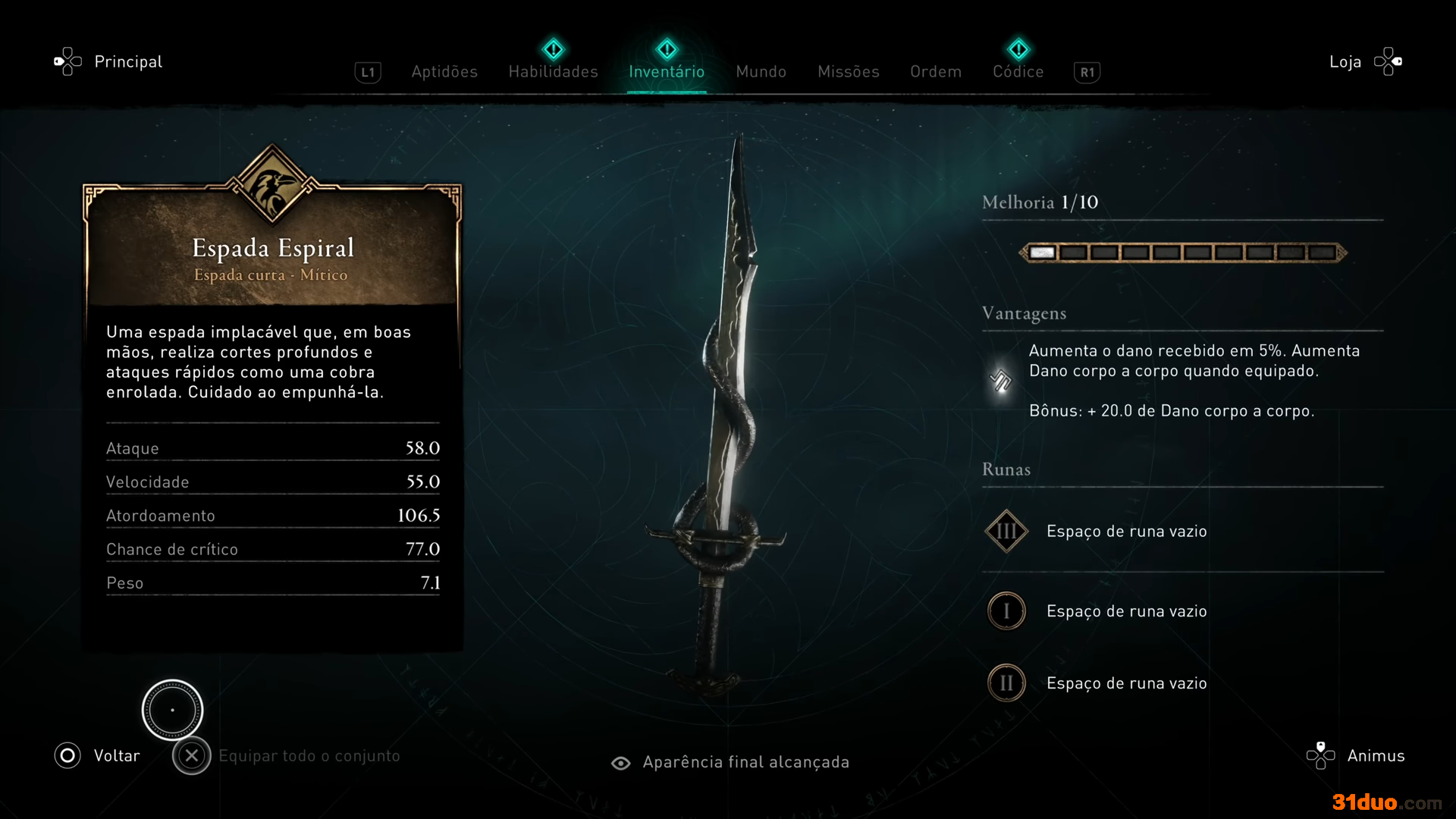
Task: Select the round rune slot I
Action: point(1006,611)
